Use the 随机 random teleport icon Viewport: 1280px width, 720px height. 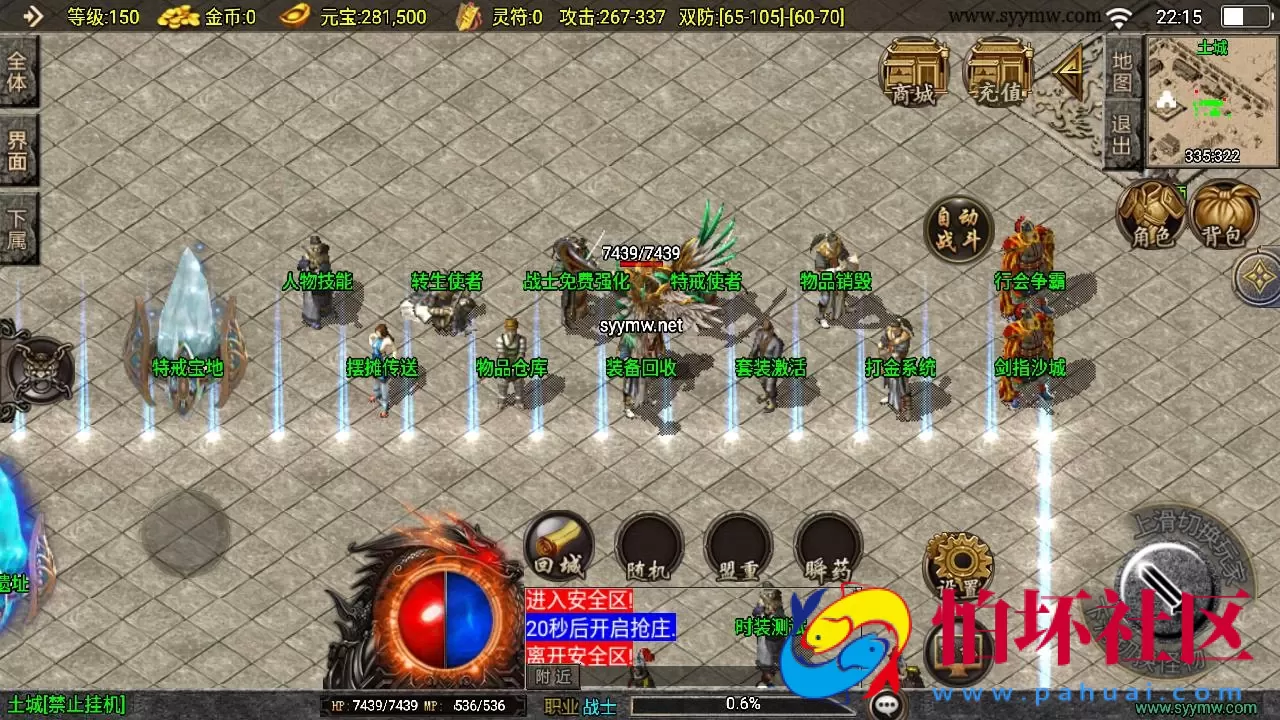(x=648, y=545)
